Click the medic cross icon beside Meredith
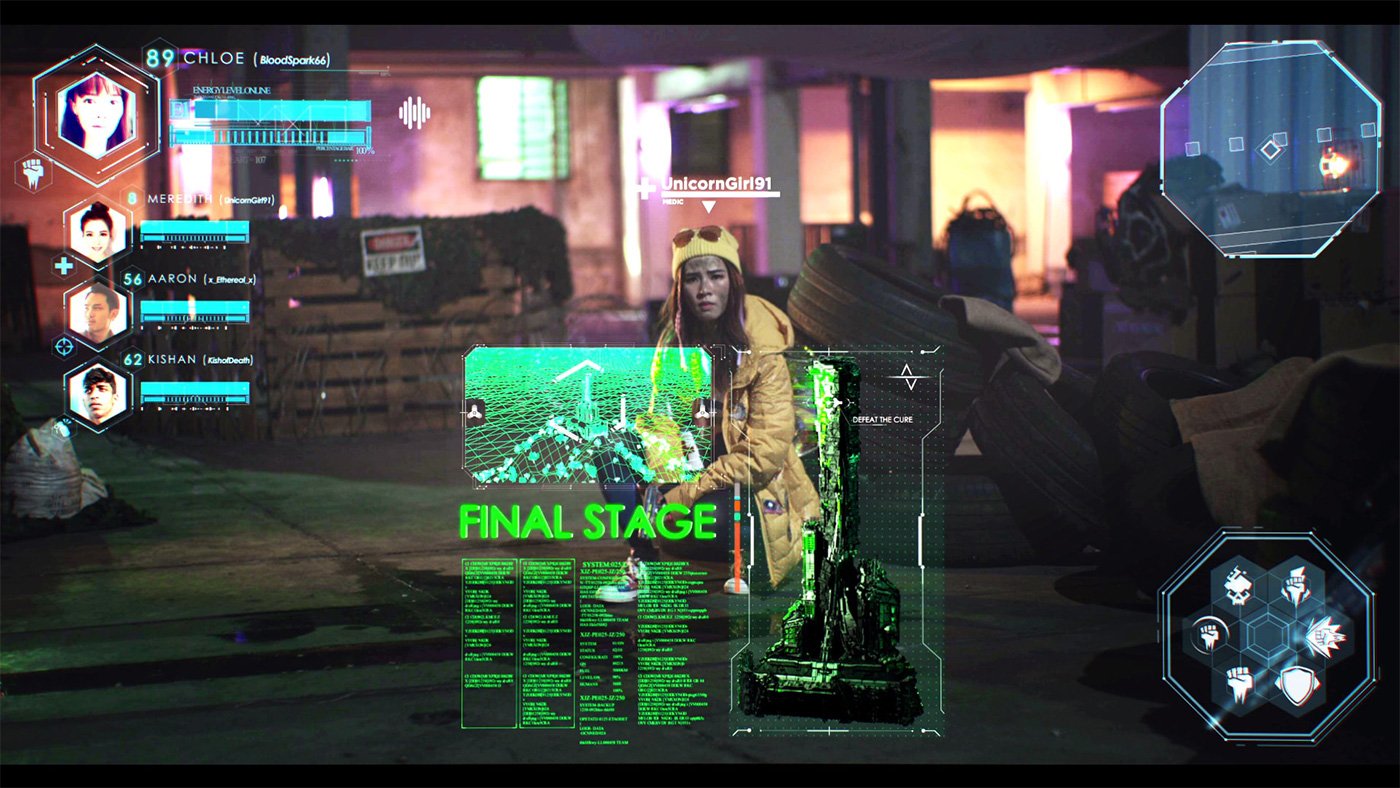 tap(63, 266)
